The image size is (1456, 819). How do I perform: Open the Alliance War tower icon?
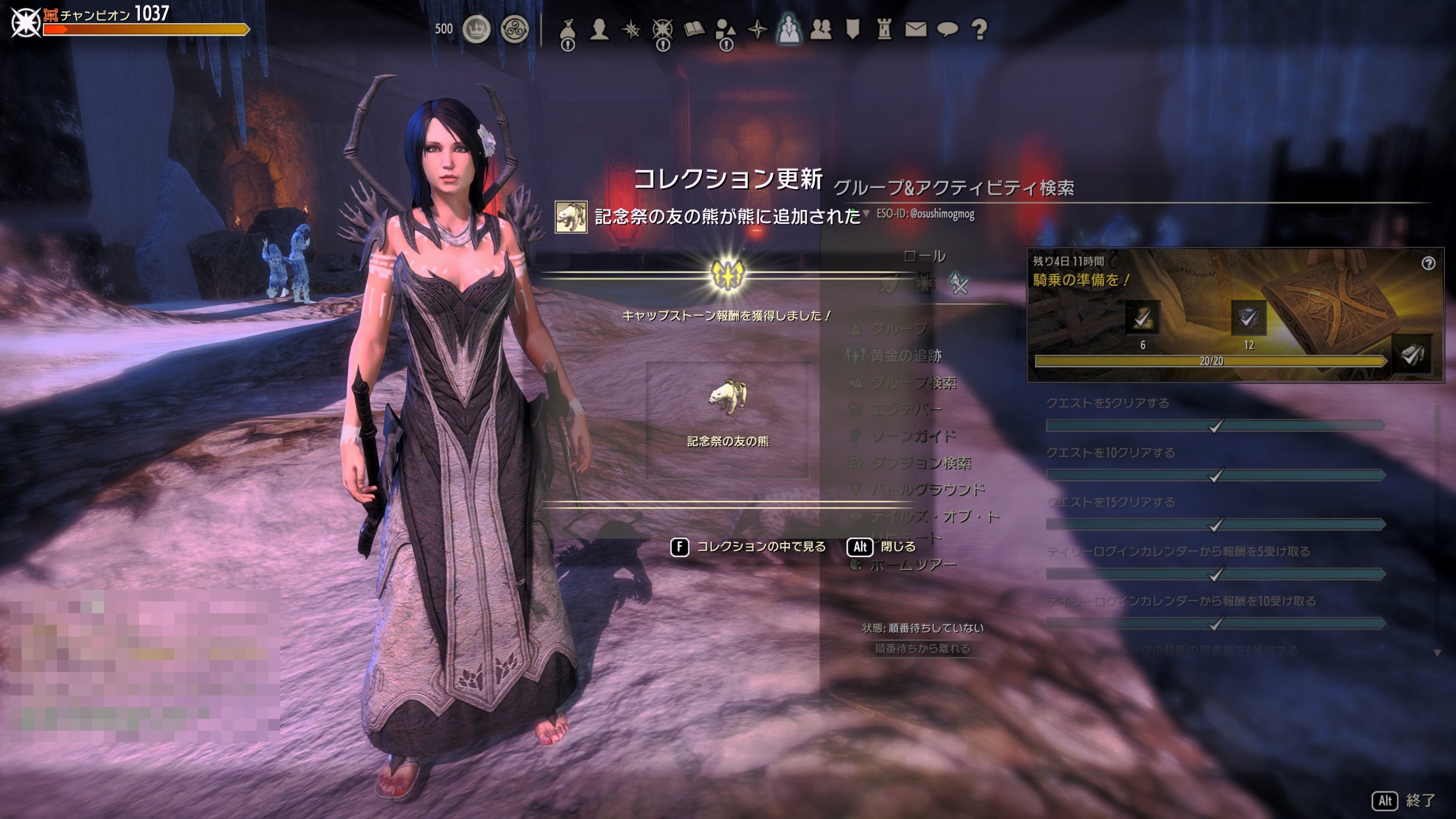(x=884, y=29)
